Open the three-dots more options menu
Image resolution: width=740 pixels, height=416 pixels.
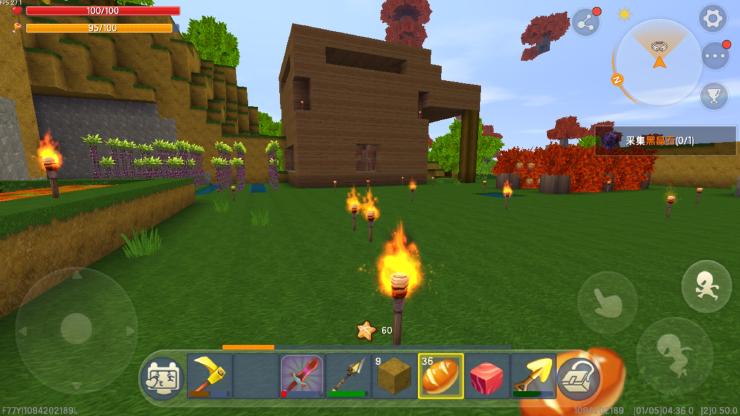coord(714,55)
